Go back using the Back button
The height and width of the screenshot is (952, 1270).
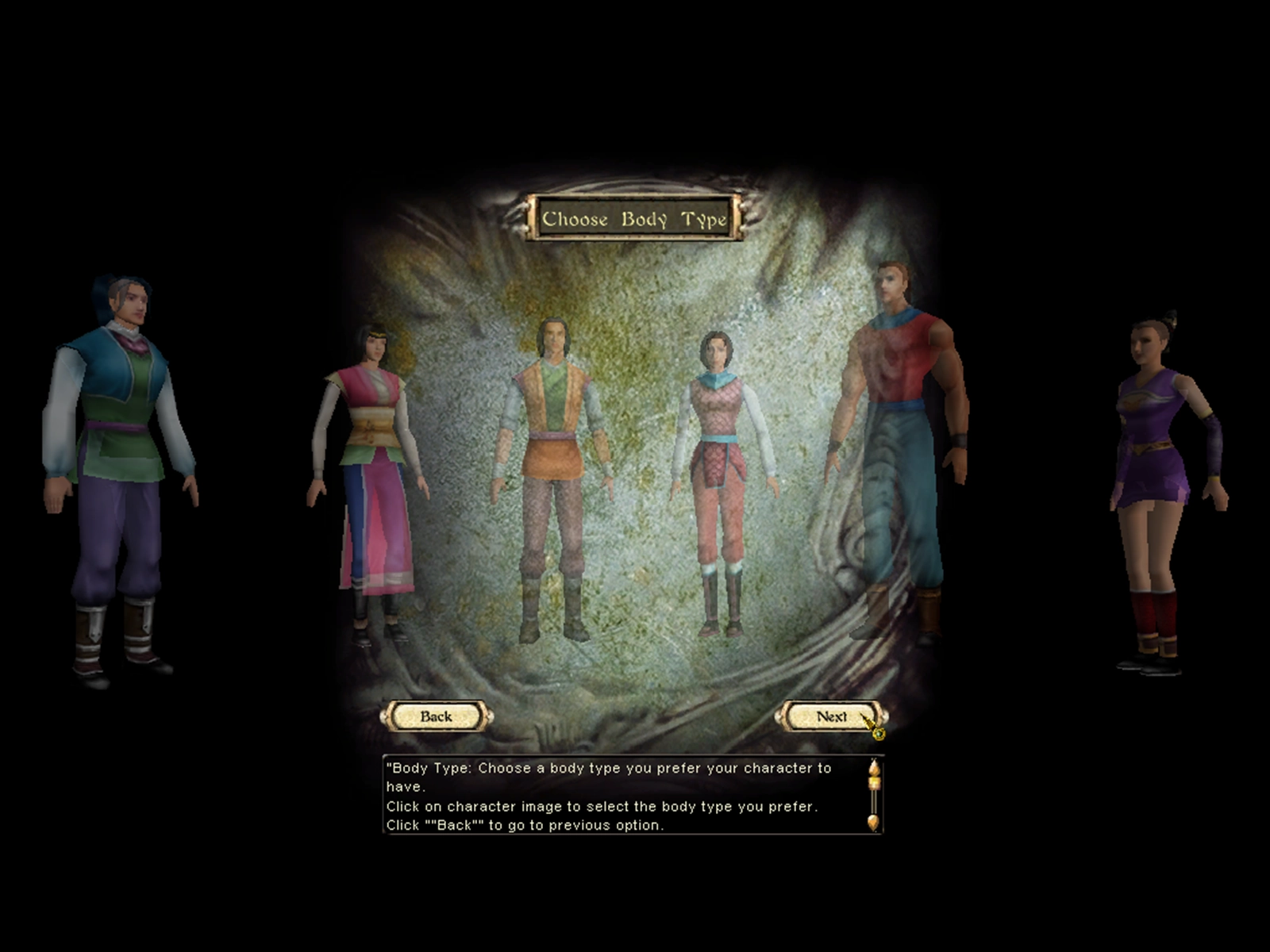click(x=436, y=716)
